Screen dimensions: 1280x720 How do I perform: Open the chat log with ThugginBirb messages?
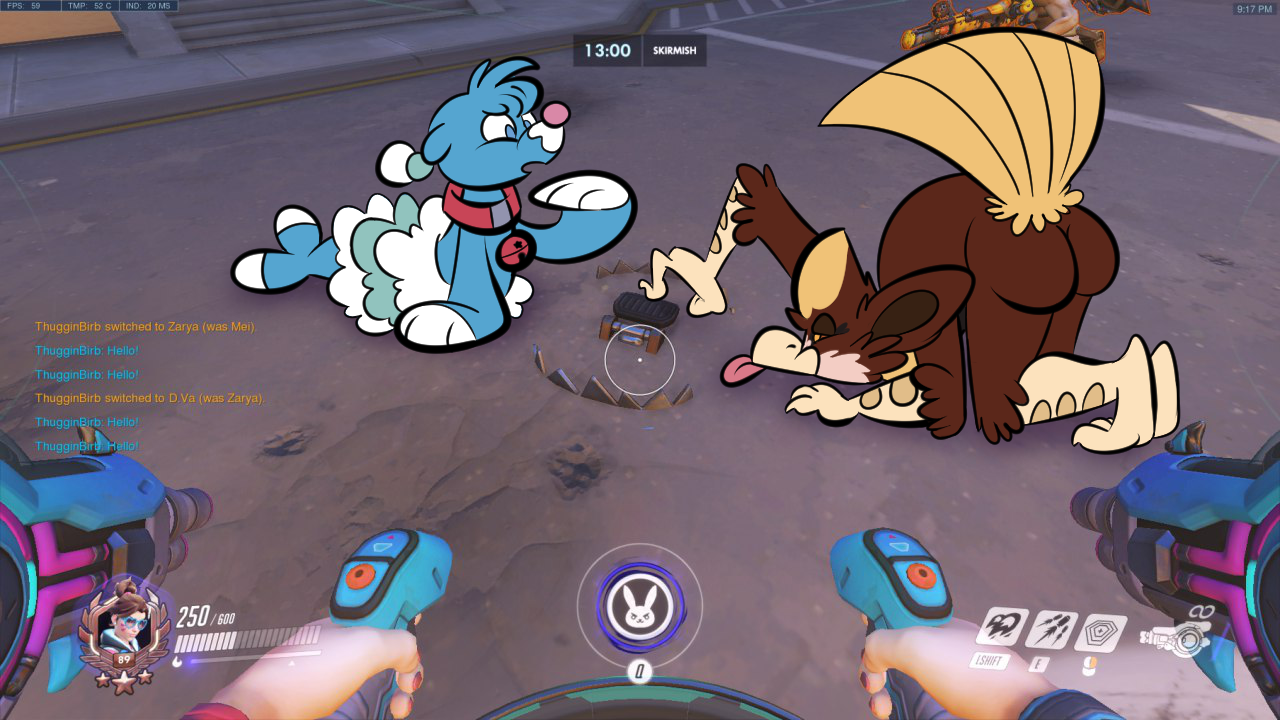(150, 386)
